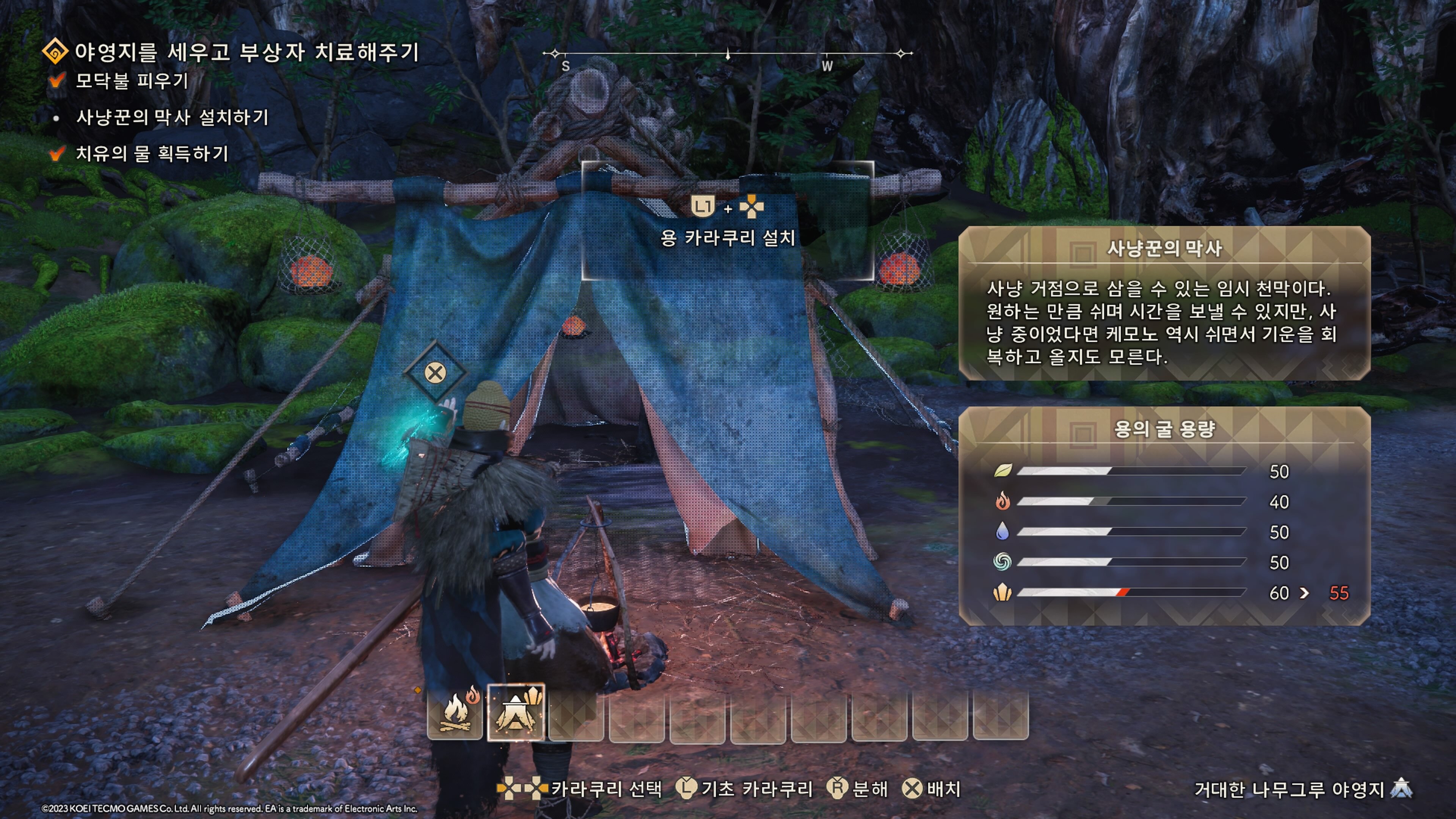
Task: Click the compass bar heading indicator
Action: point(728,55)
